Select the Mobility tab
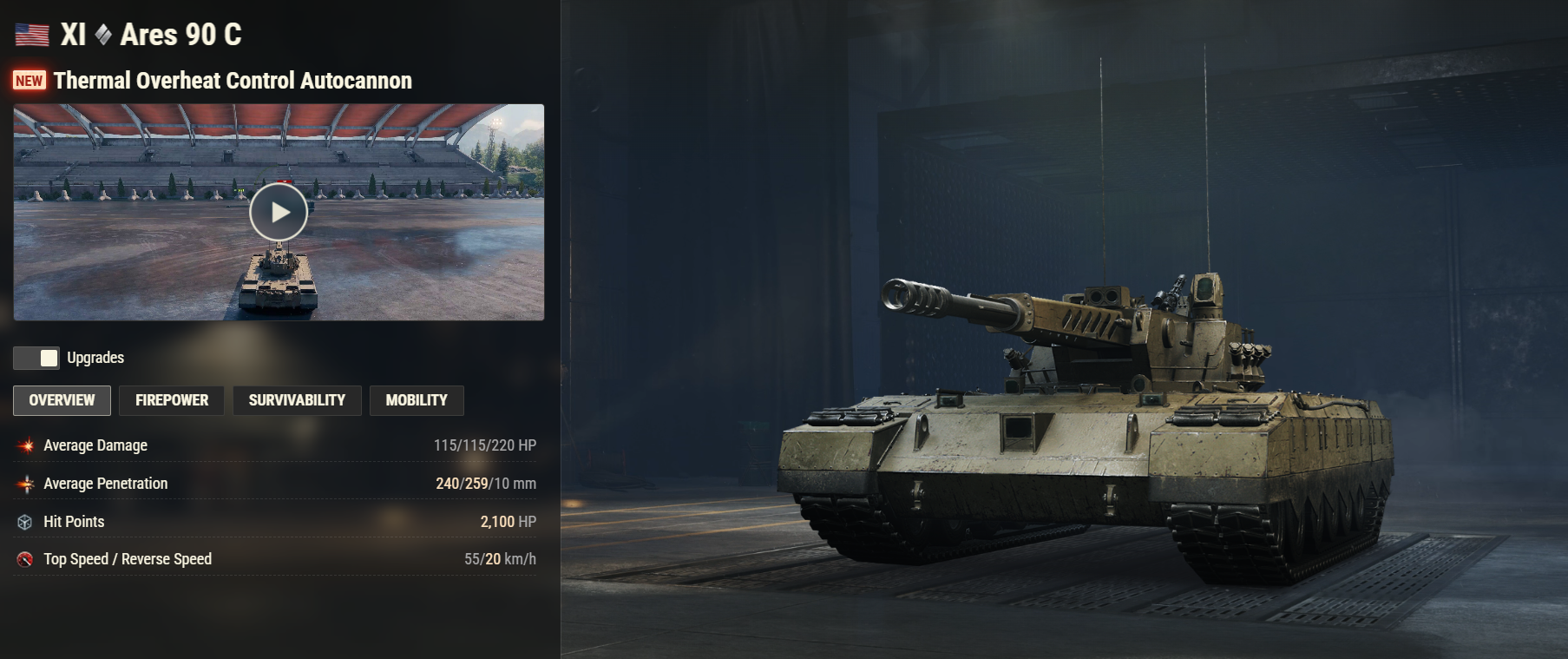This screenshot has height=659, width=1568. click(x=417, y=400)
